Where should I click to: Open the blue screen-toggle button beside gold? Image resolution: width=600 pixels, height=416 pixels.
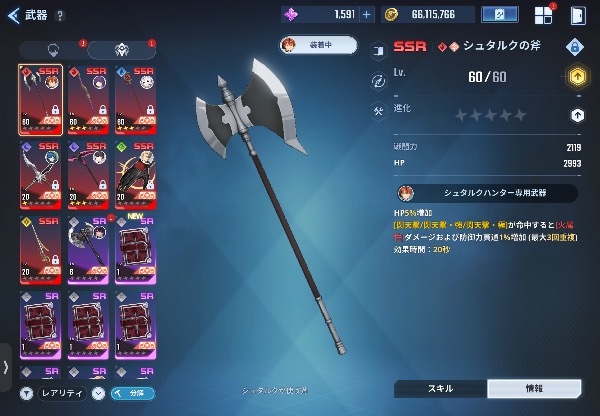click(x=499, y=14)
